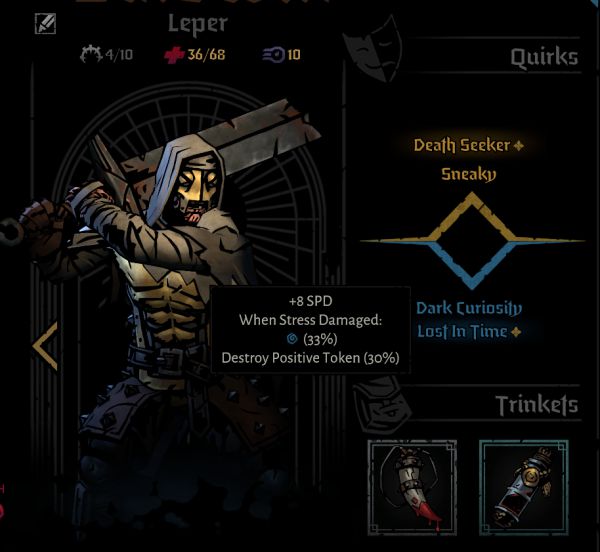The width and height of the screenshot is (600, 552).
Task: Select the Lost In Time quirk
Action: click(x=463, y=332)
